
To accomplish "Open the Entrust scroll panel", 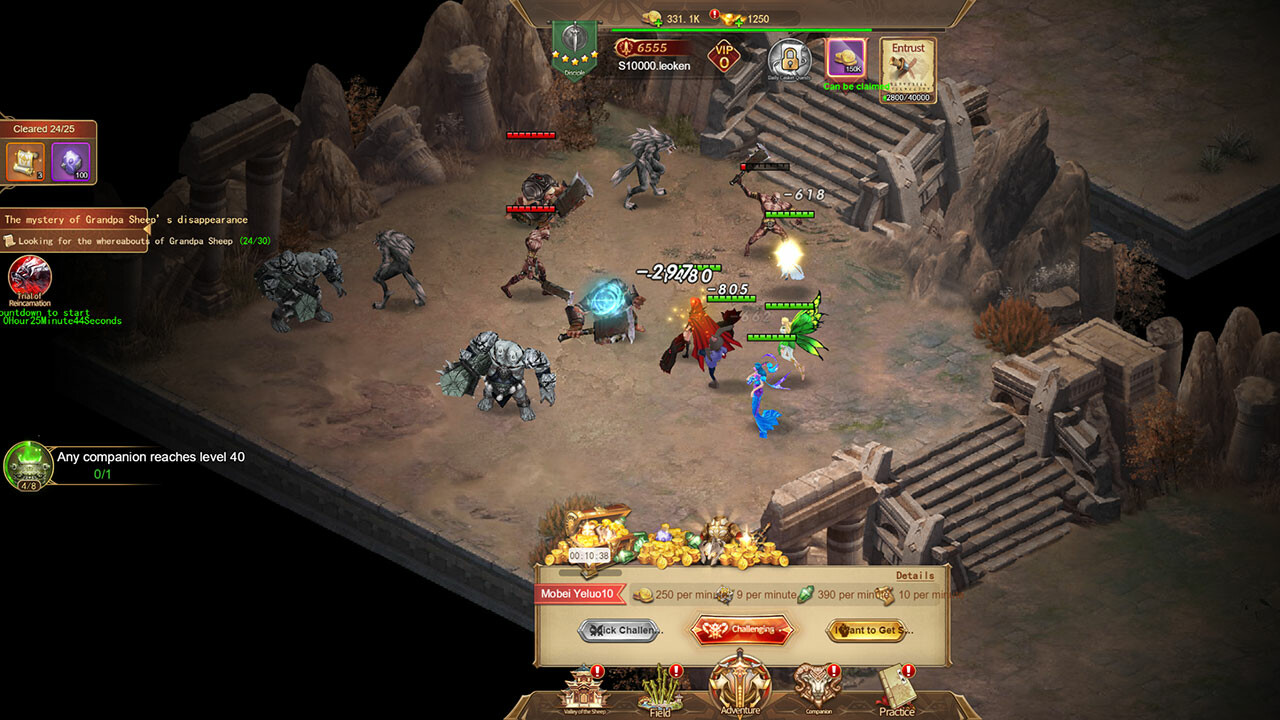I will (x=908, y=70).
